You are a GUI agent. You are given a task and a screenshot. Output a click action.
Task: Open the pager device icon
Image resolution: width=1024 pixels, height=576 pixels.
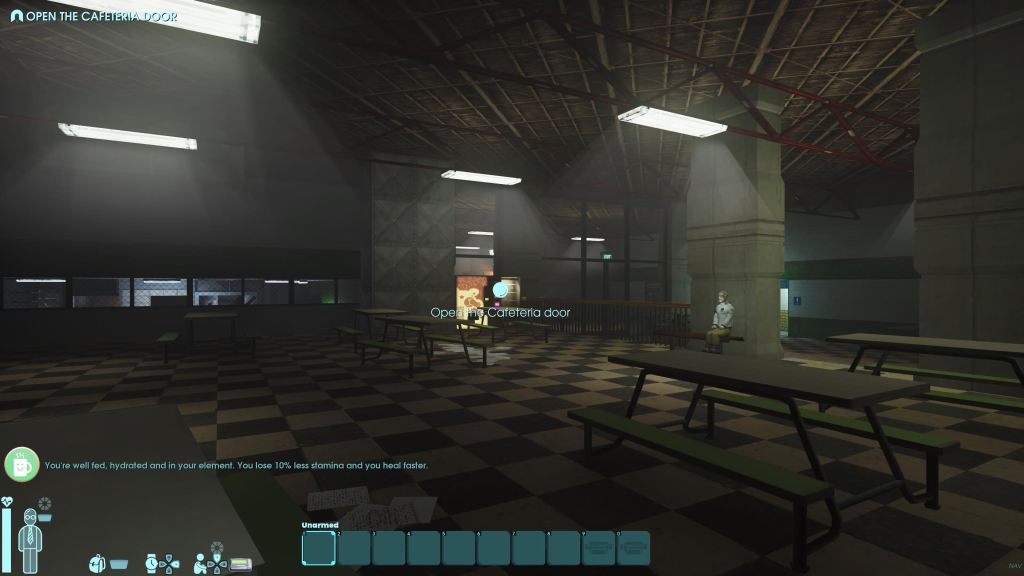[240, 564]
